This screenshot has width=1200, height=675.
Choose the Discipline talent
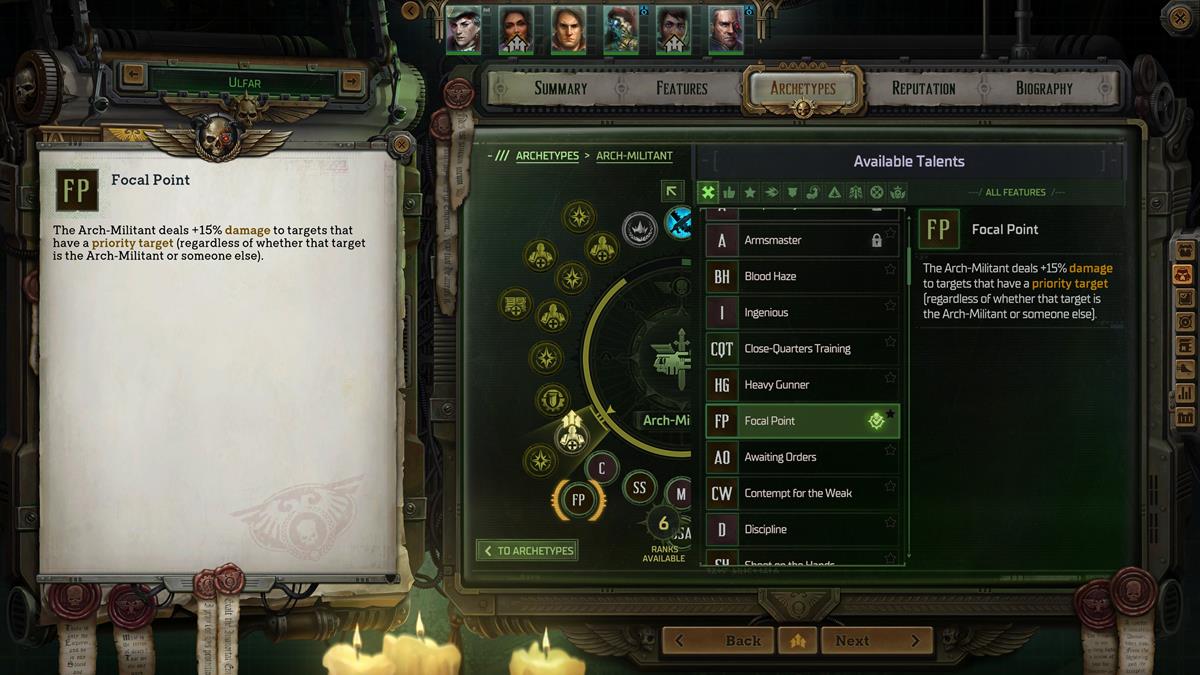pos(802,529)
